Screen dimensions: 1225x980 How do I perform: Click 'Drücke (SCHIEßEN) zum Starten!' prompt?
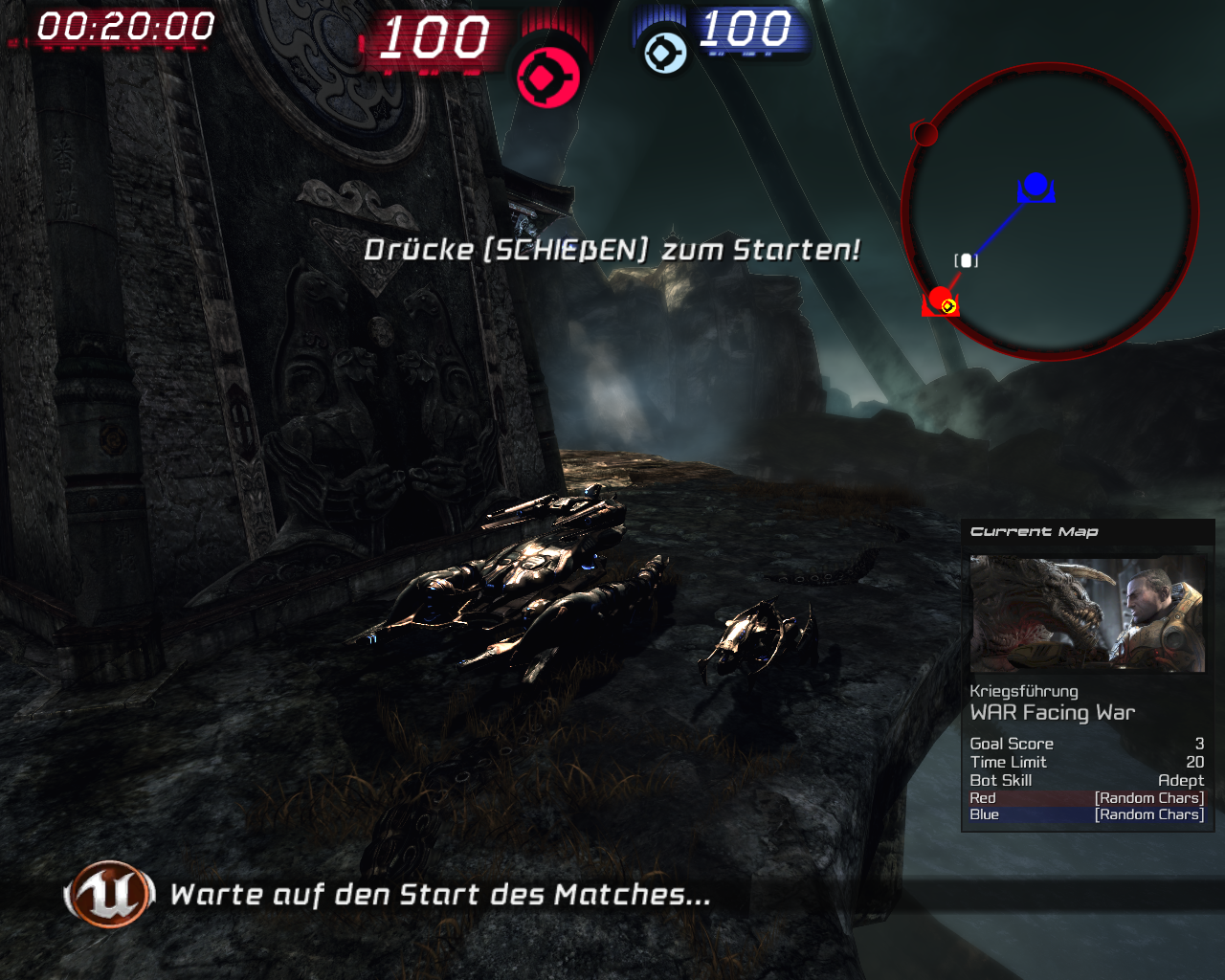coord(614,251)
